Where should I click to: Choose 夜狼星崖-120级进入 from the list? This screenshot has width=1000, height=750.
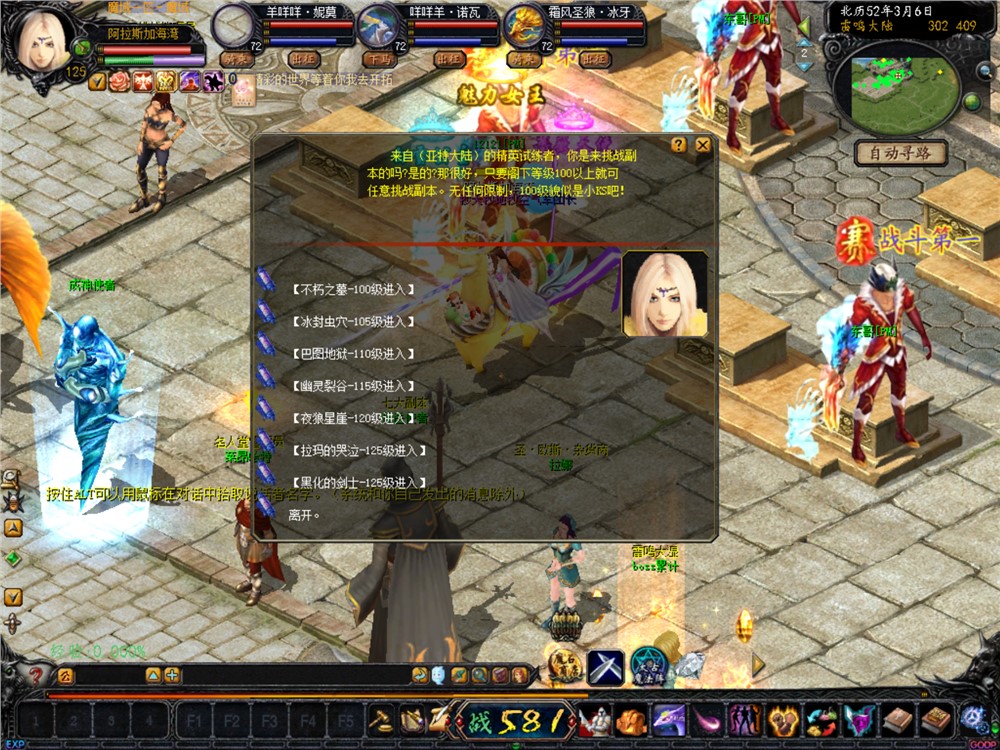(353, 418)
